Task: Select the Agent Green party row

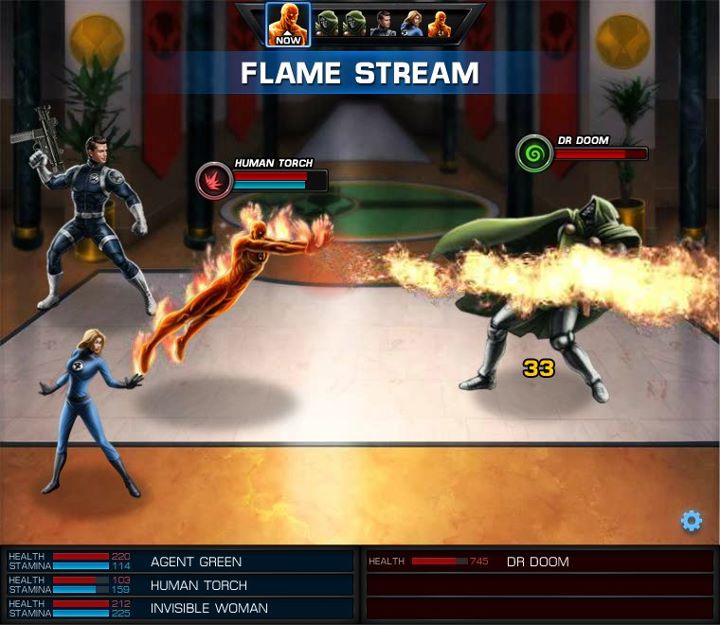Action: click(x=180, y=562)
